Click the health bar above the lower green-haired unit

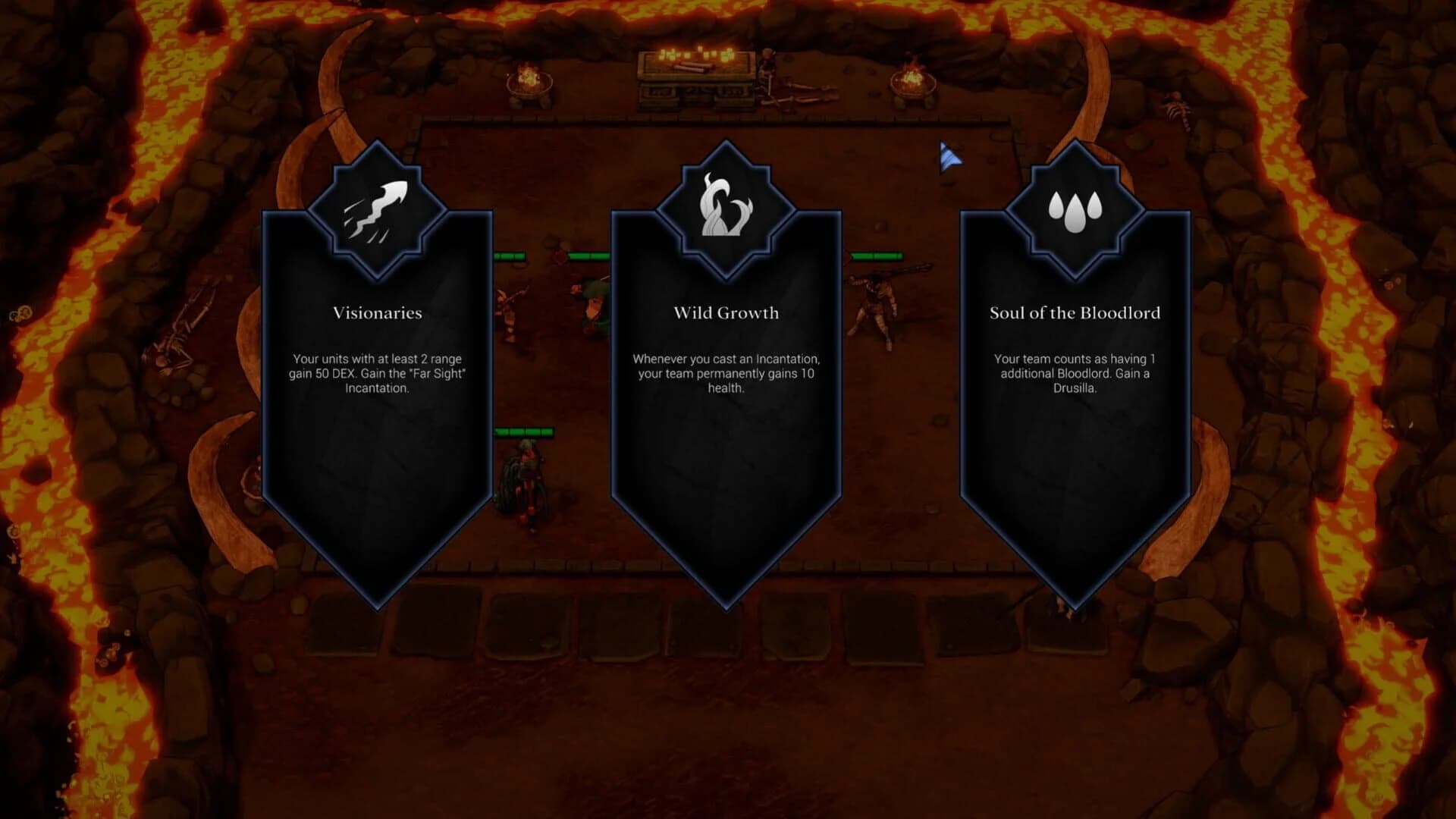[523, 432]
